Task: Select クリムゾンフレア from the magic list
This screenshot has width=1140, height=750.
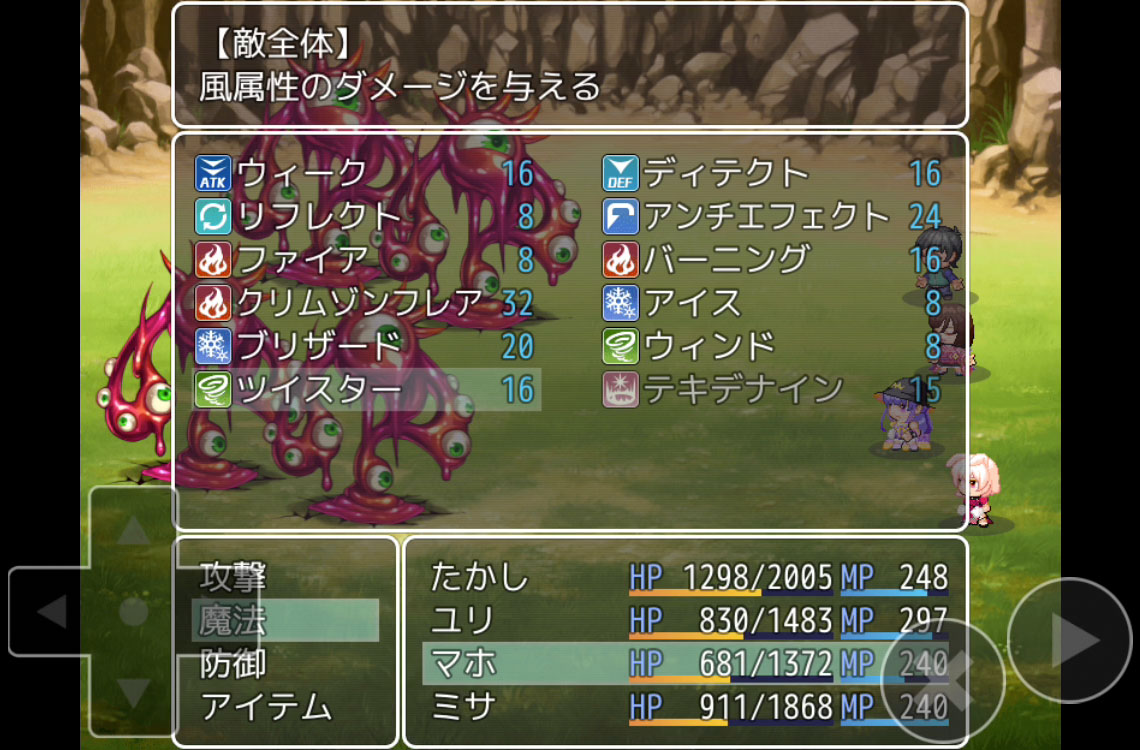Action: pos(365,303)
